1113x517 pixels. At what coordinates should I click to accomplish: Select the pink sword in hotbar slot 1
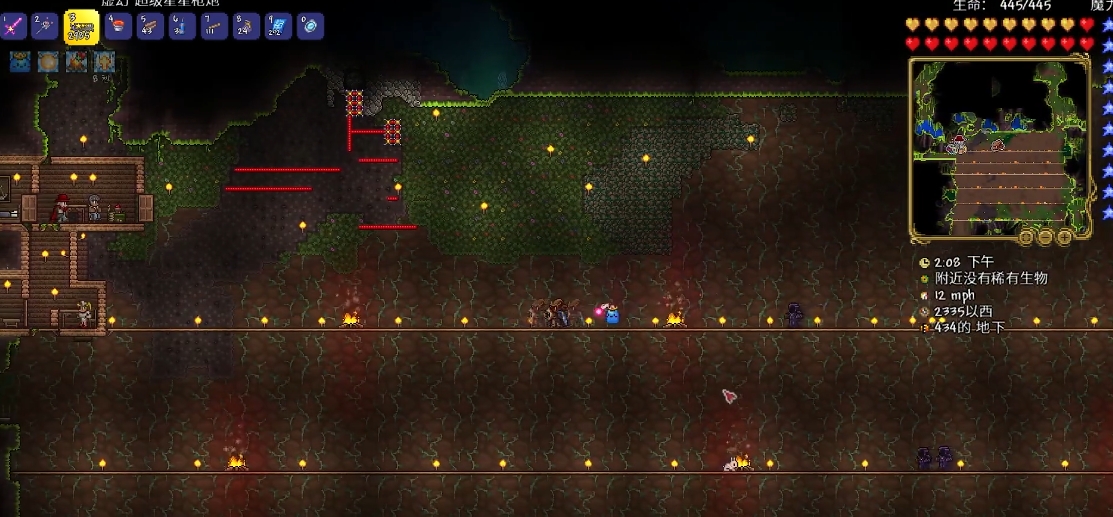coord(14,27)
